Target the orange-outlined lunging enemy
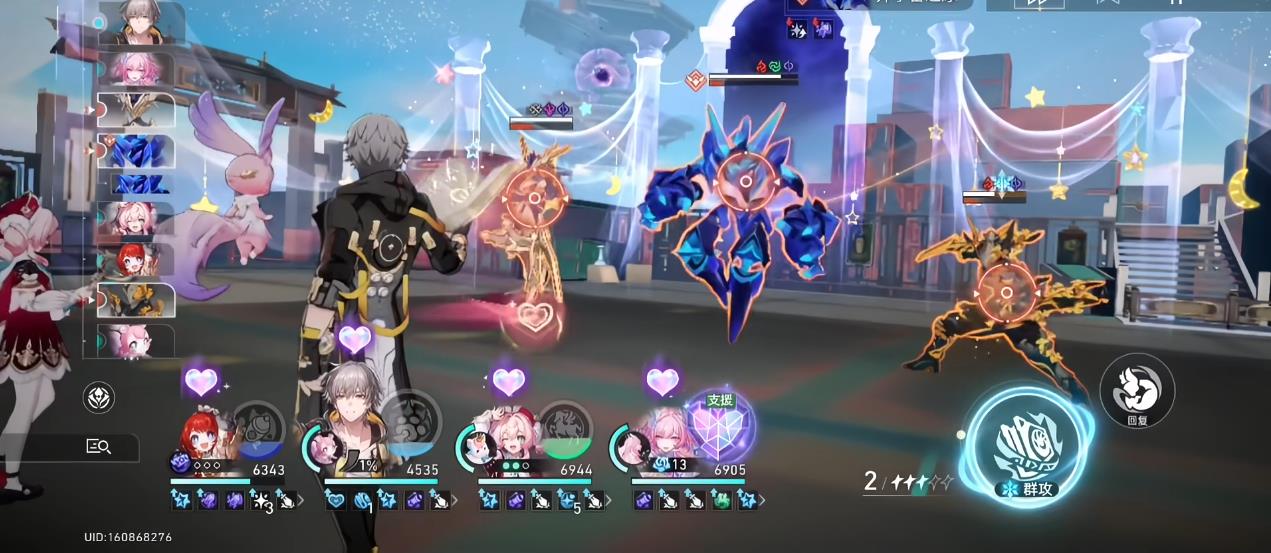Image resolution: width=1271 pixels, height=553 pixels. point(1000,290)
